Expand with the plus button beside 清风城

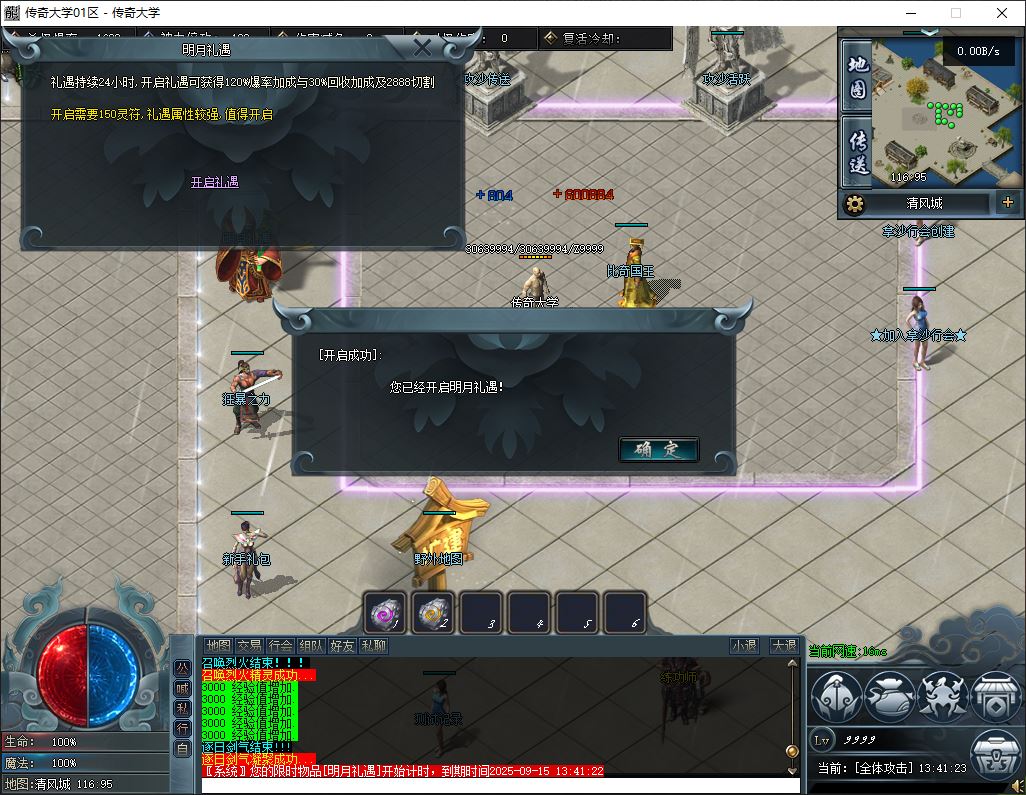[x=1007, y=203]
